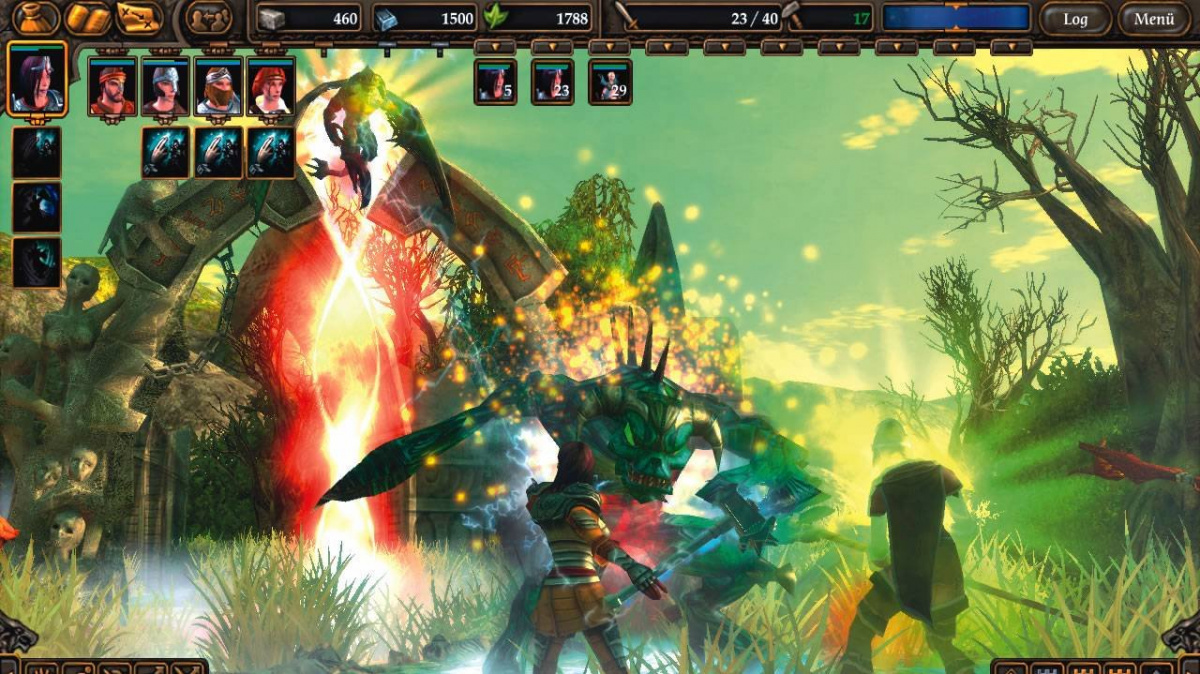
Task: Select the unit group numbered 29
Action: tap(609, 82)
